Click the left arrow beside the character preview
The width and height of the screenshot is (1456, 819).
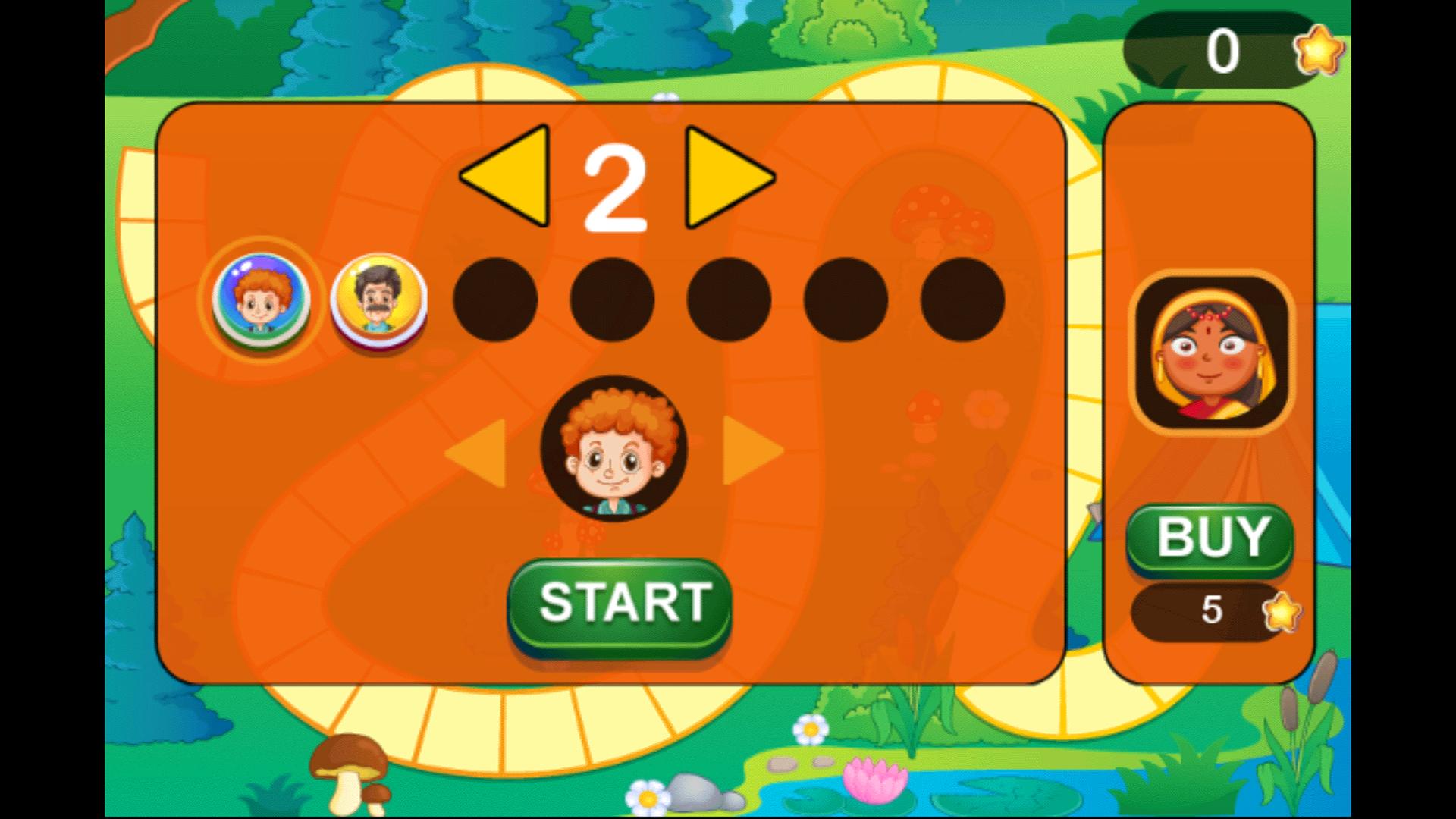[x=478, y=451]
